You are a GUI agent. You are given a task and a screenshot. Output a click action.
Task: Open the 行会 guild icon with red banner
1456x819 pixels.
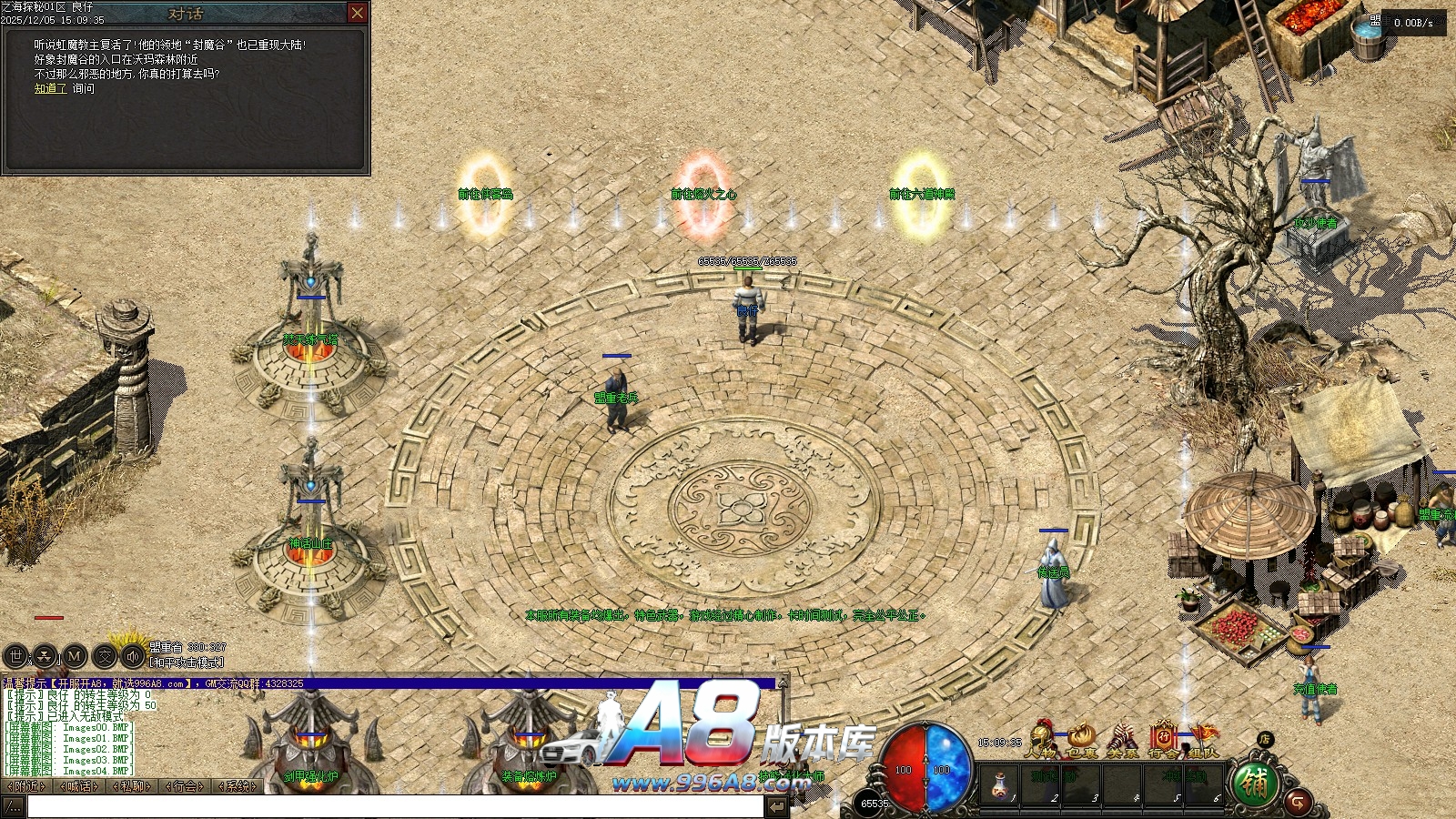pos(1162,739)
